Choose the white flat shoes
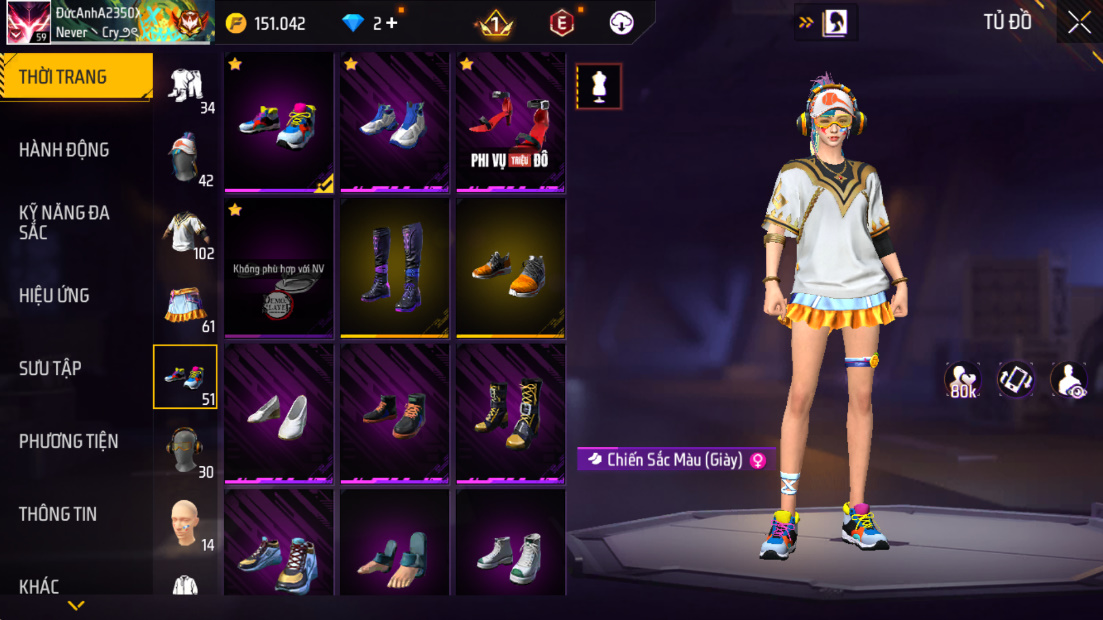 (x=278, y=413)
